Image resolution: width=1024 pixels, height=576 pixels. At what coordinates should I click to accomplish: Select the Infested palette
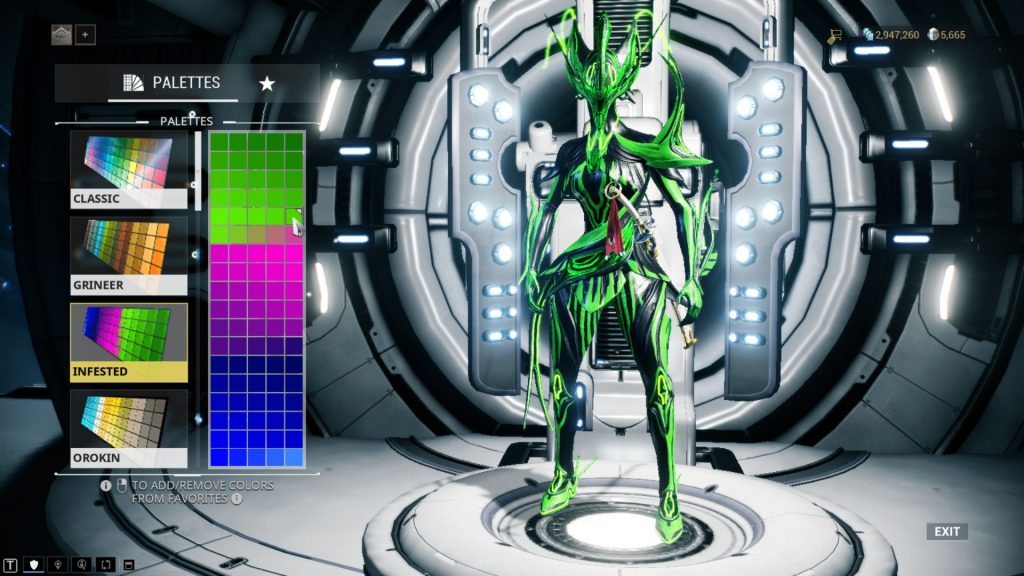[x=129, y=342]
